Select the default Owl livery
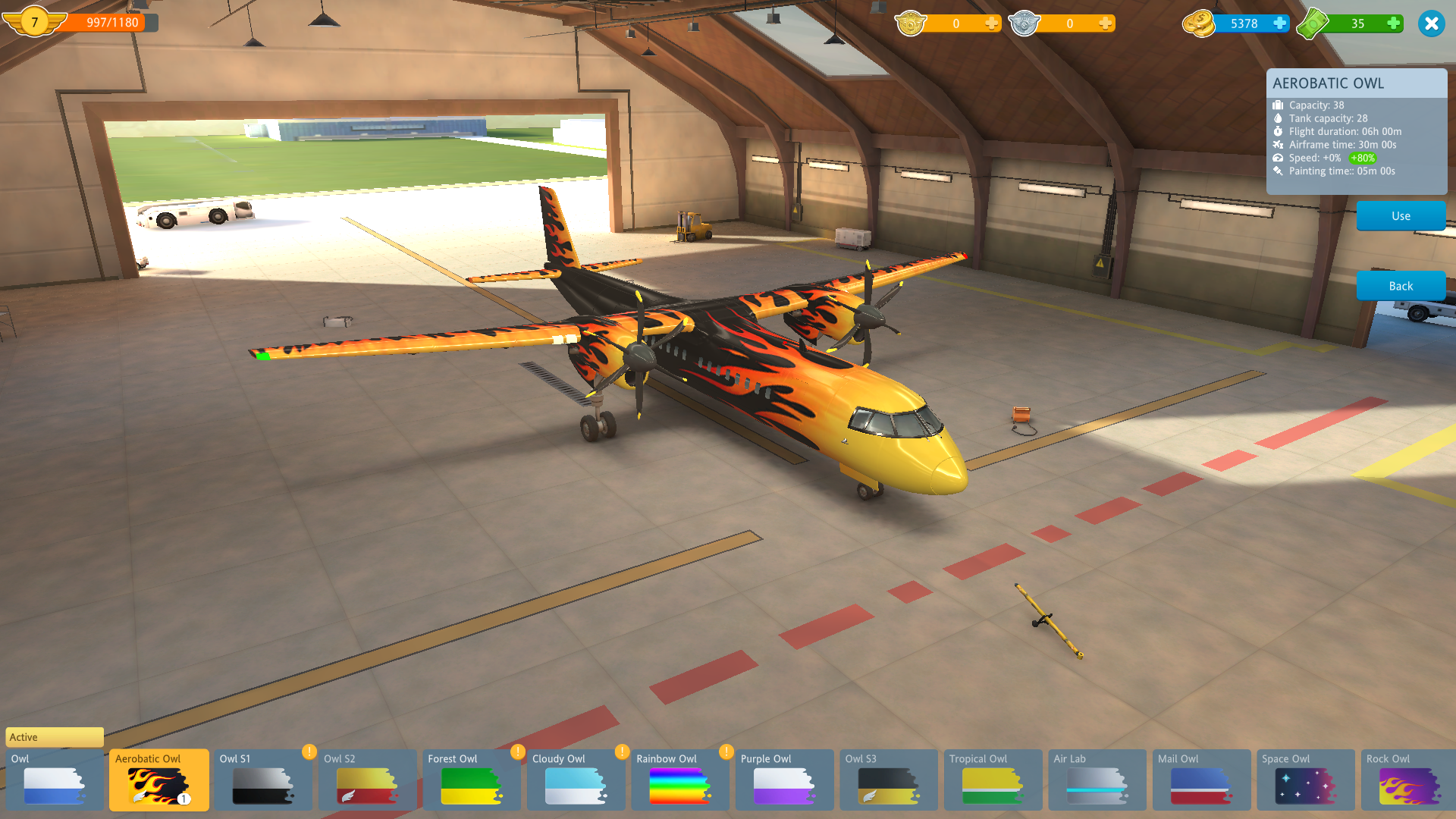This screenshot has width=1456, height=819. pos(54,780)
